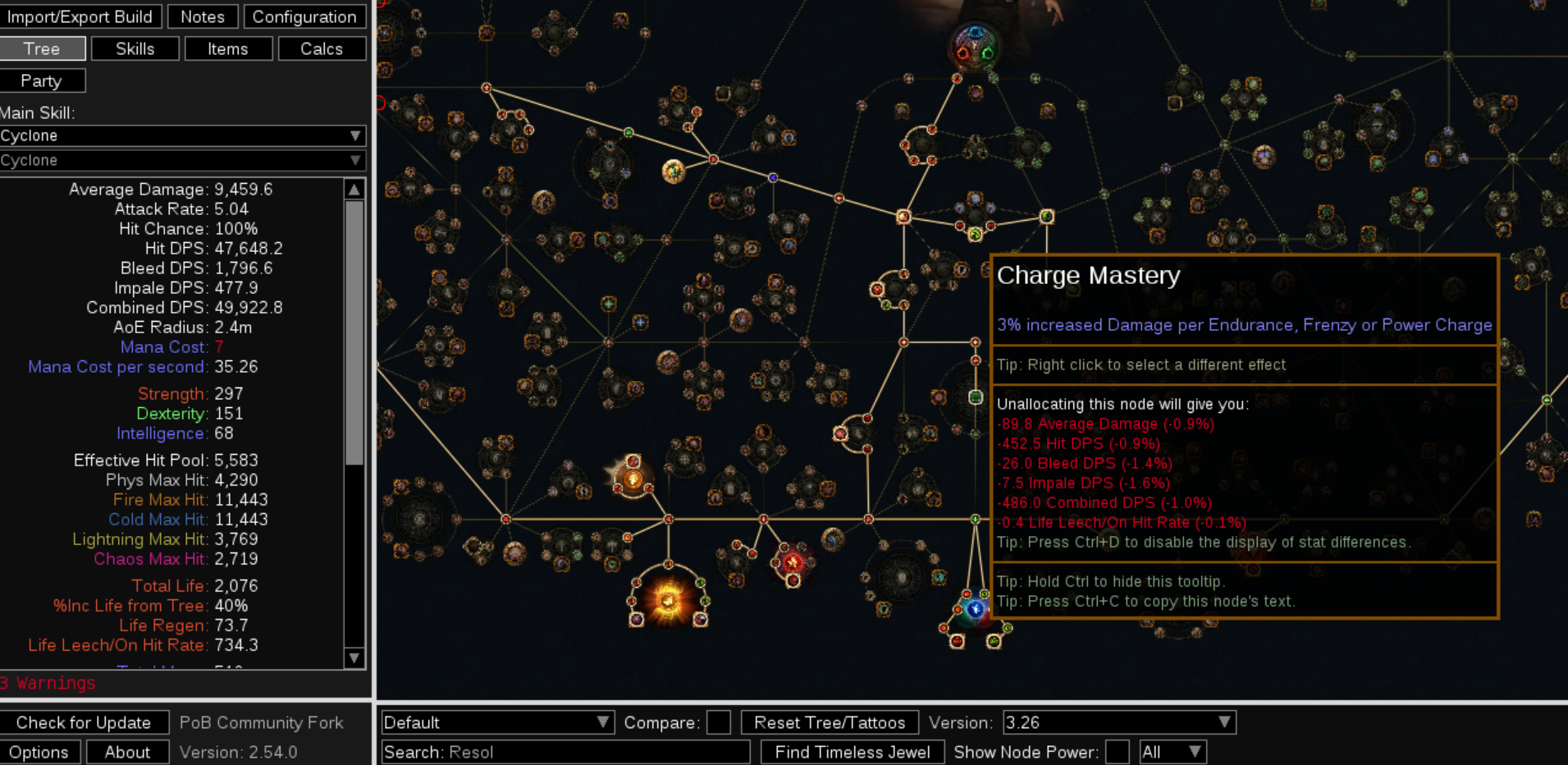Open the Configuration panel
The image size is (1568, 765).
(304, 16)
